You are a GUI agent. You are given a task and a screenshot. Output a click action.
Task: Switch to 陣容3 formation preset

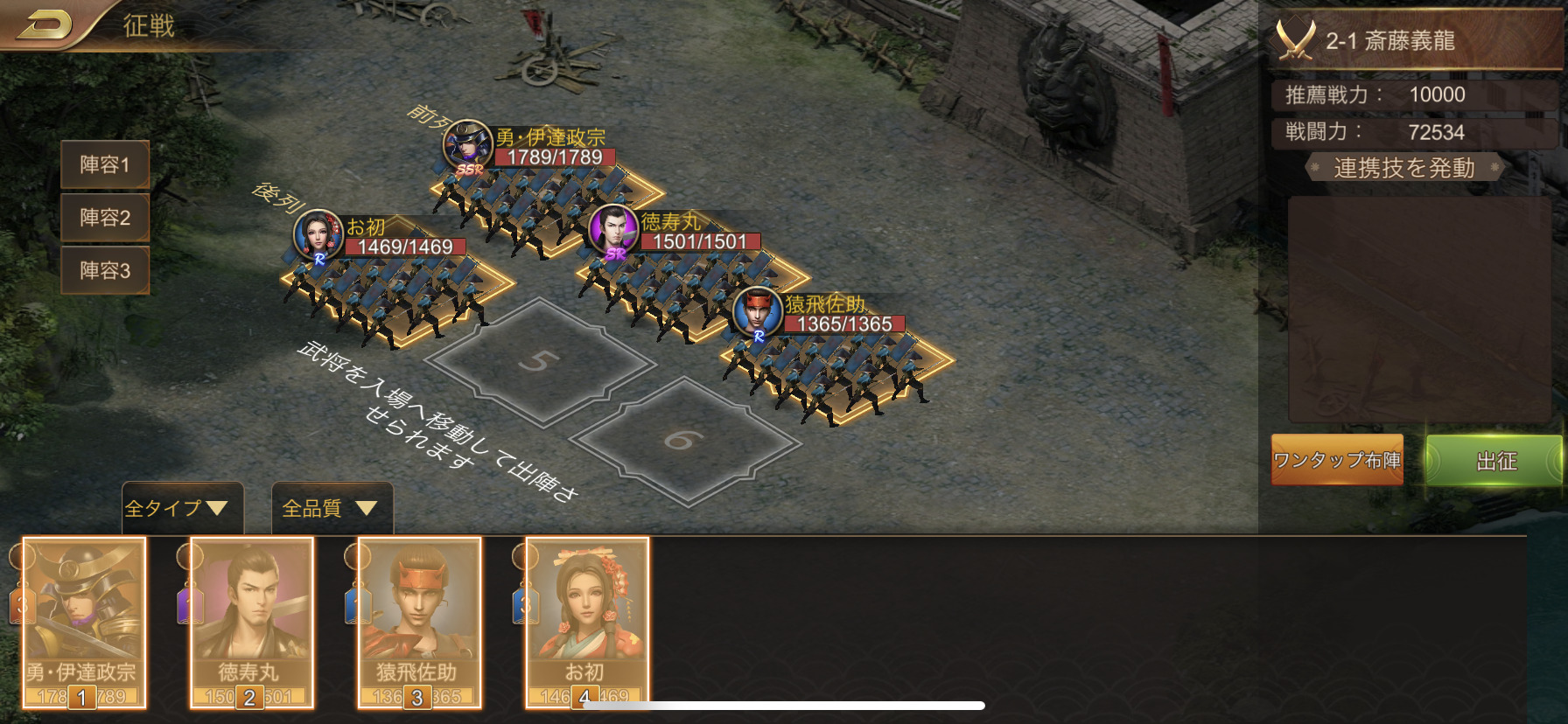coord(105,270)
